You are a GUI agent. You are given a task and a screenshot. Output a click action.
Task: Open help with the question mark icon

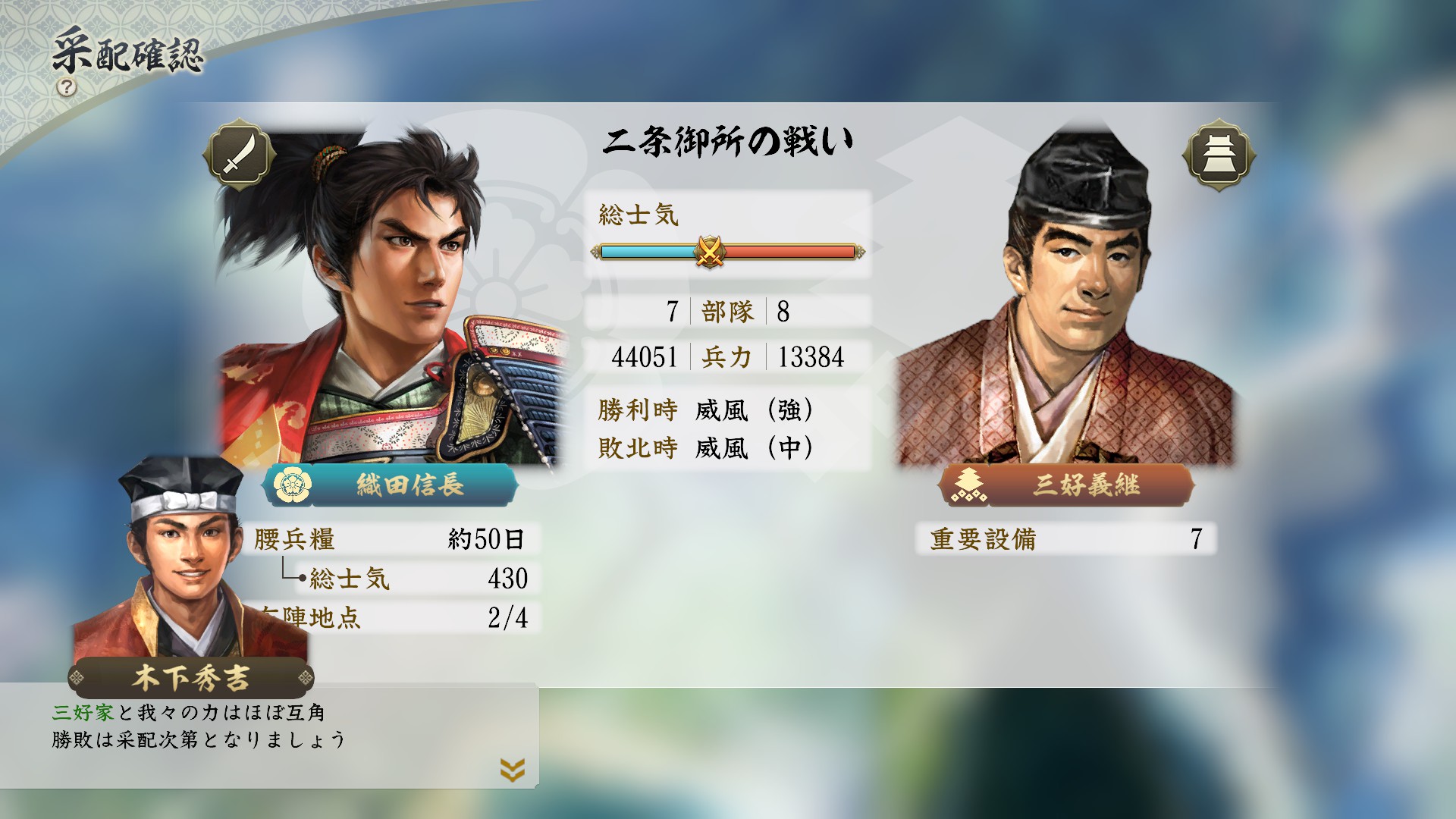coord(67,86)
